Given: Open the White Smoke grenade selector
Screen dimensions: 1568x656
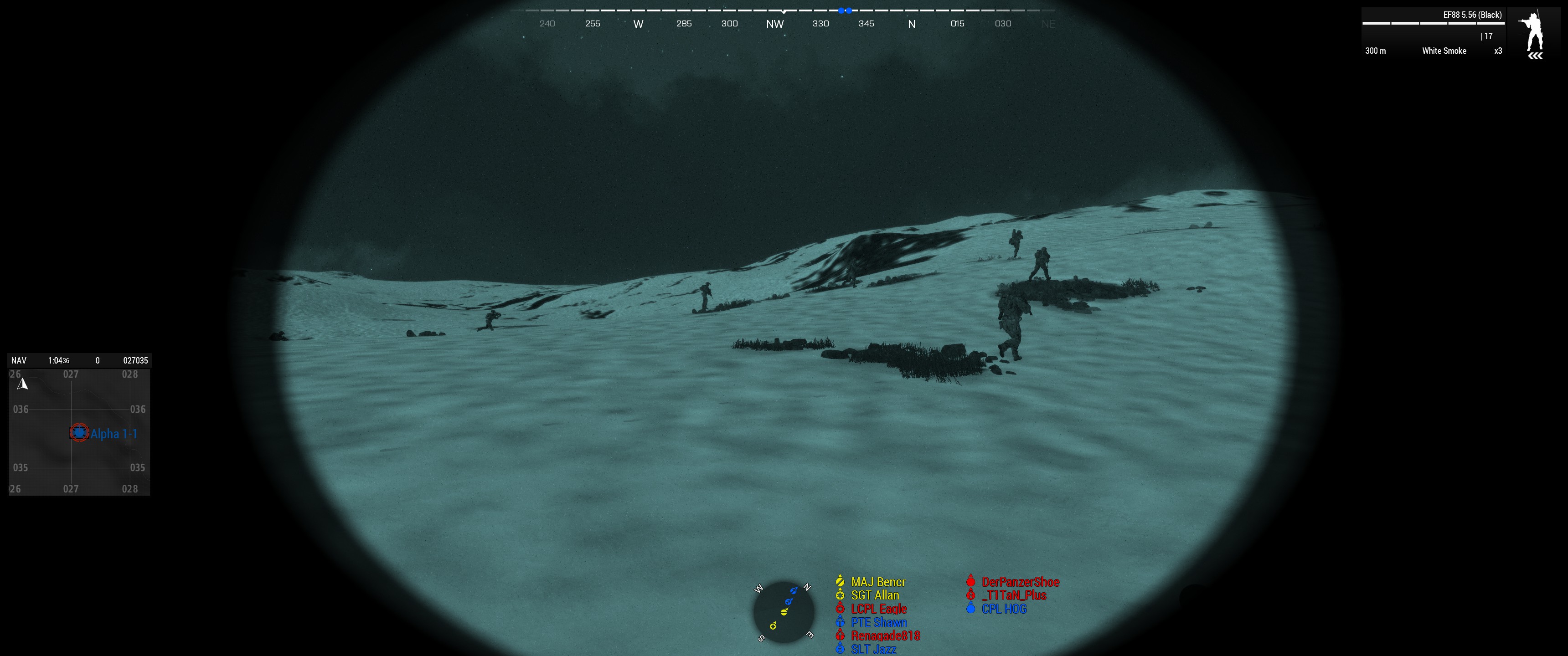Looking at the screenshot, I should click(1444, 51).
